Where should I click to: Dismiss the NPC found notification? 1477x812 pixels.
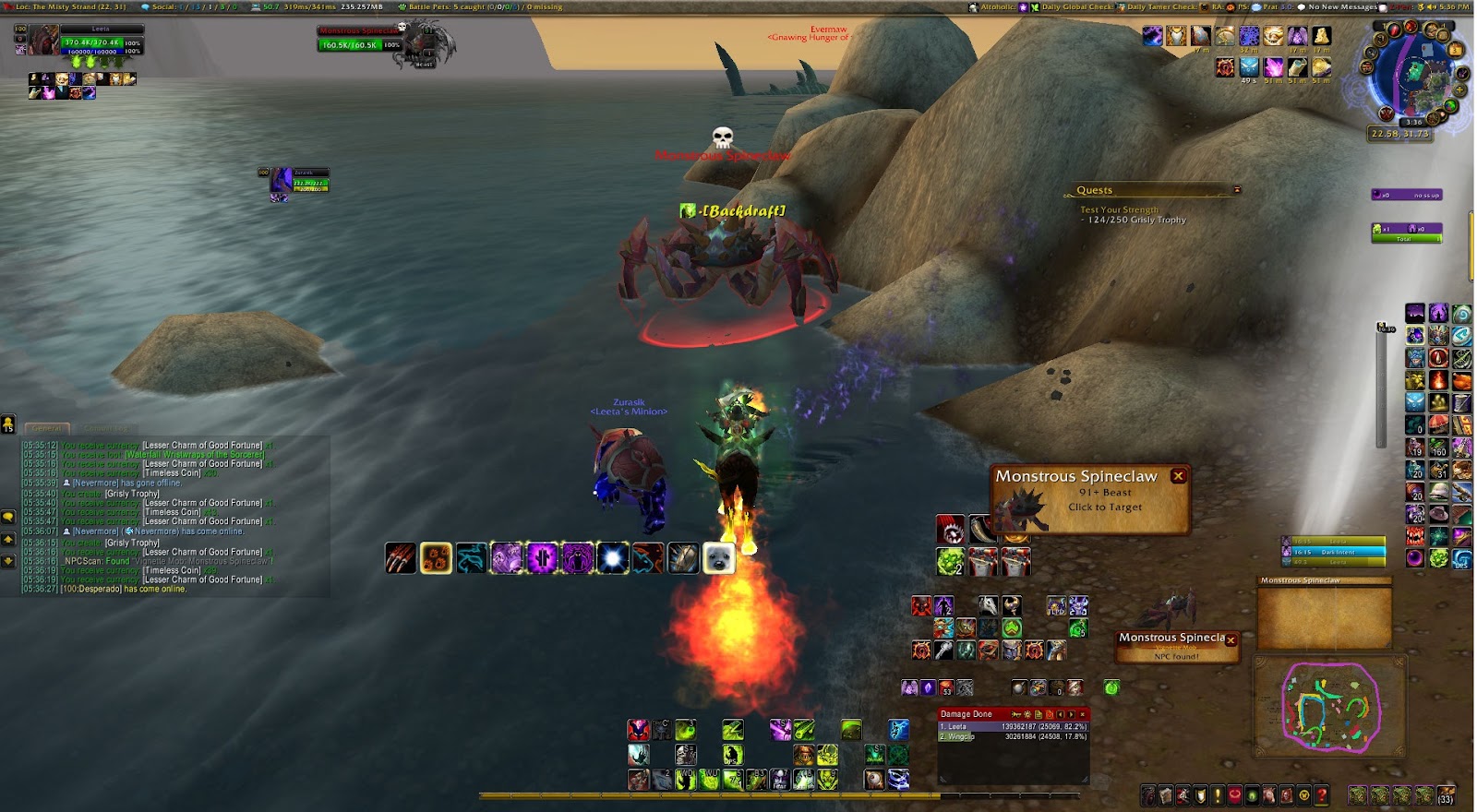[x=1231, y=639]
